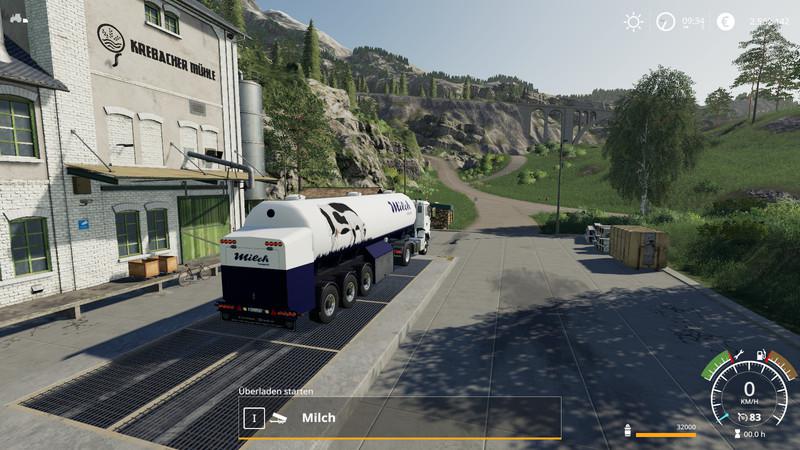Select the fuel pump icon
Screen dimensions: 800x450
point(761,353)
